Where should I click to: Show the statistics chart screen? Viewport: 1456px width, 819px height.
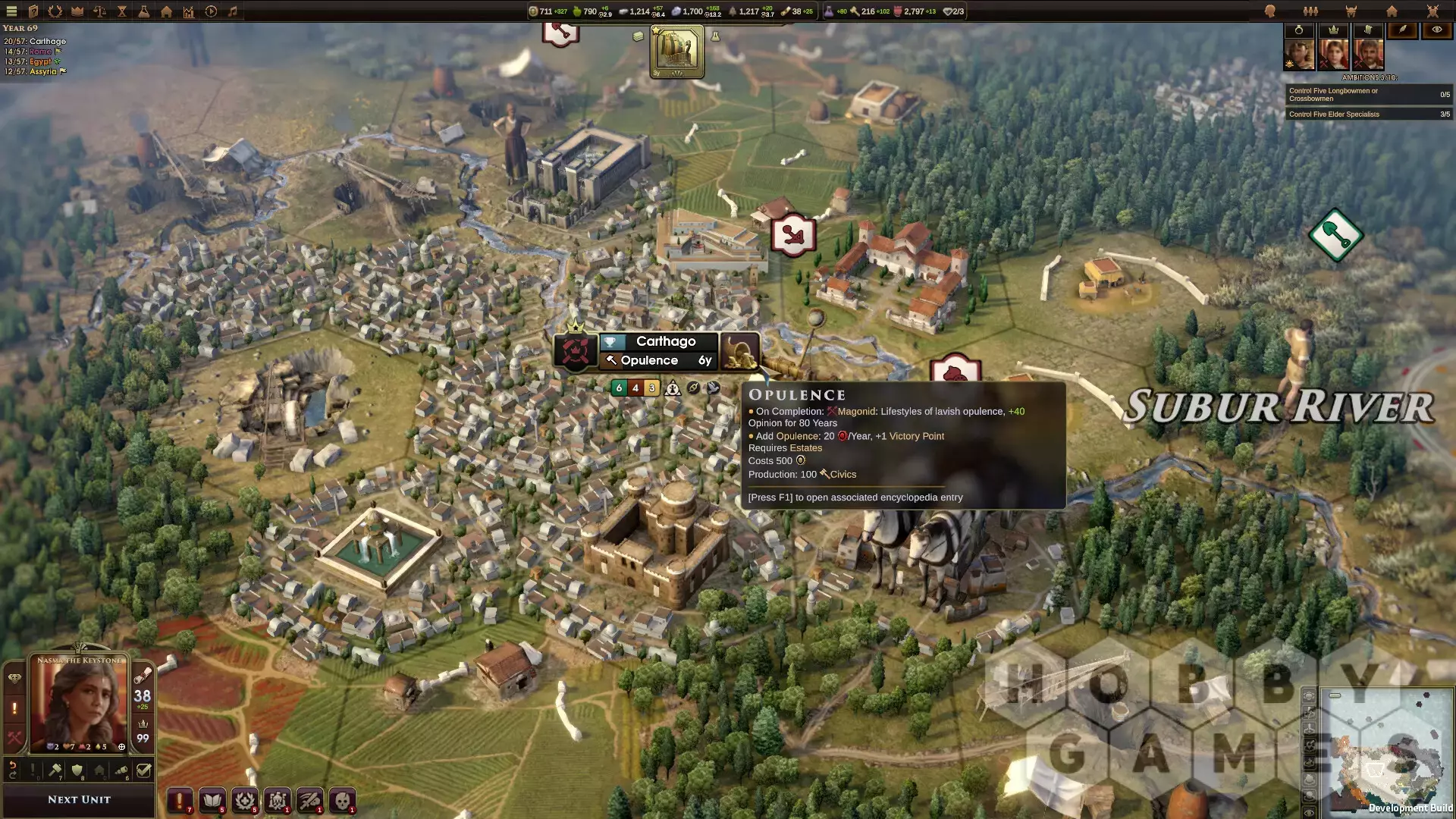click(x=188, y=11)
